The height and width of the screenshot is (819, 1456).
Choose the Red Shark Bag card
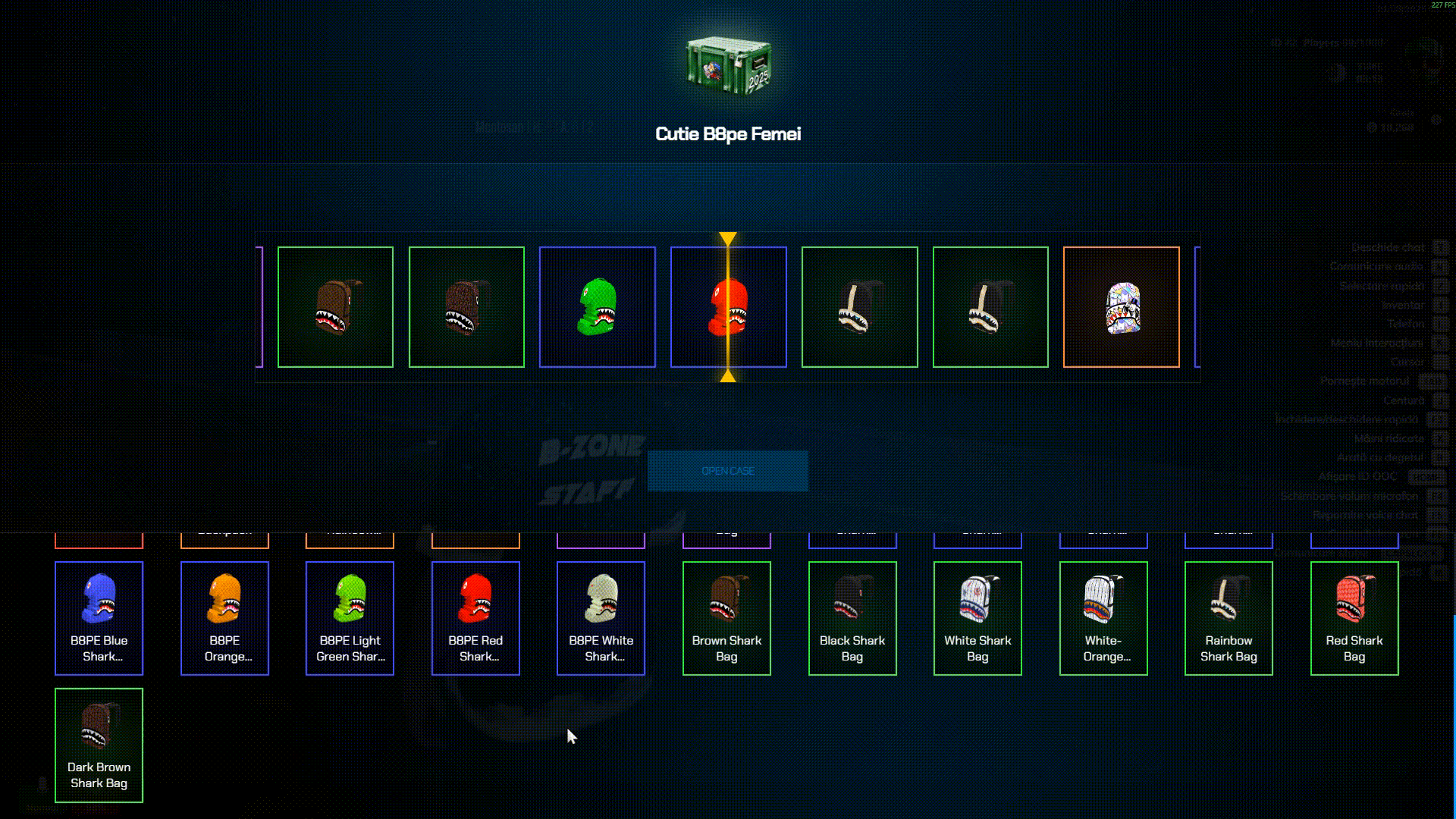point(1354,618)
